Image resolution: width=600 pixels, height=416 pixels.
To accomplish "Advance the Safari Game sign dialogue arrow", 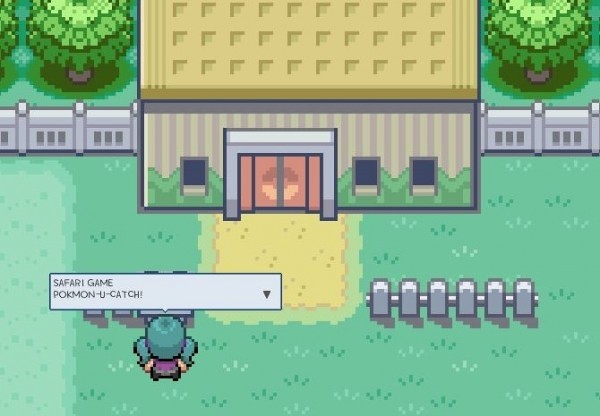I will tap(267, 294).
